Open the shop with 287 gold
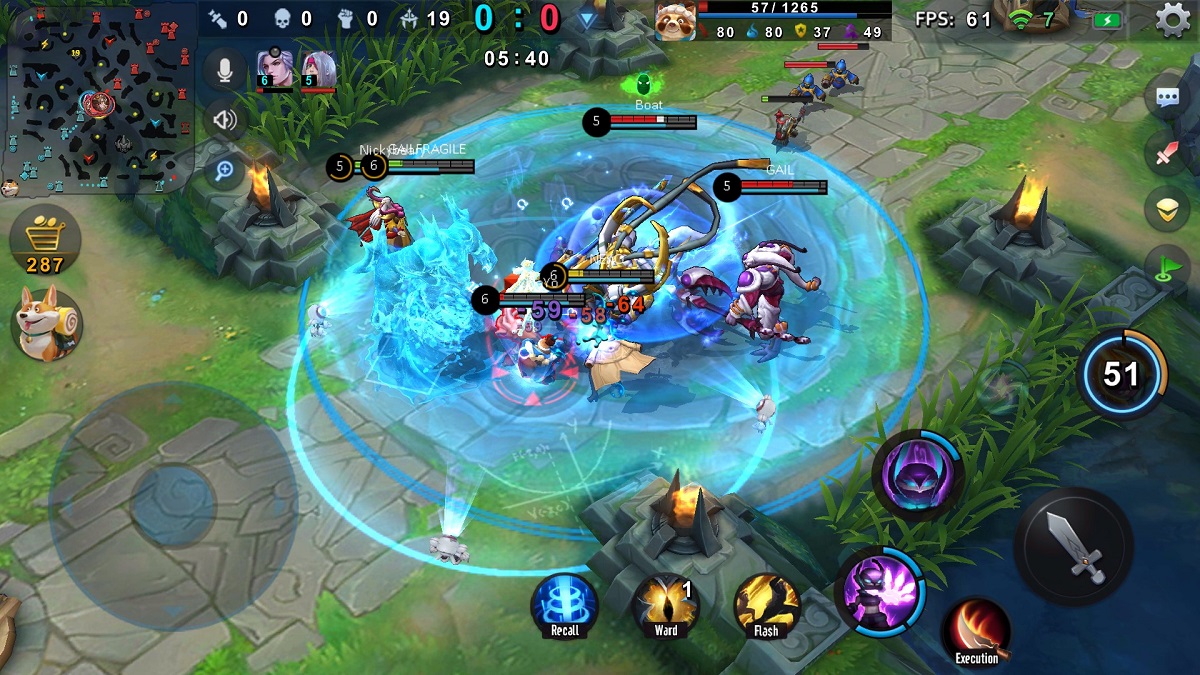The image size is (1200, 675). click(45, 241)
